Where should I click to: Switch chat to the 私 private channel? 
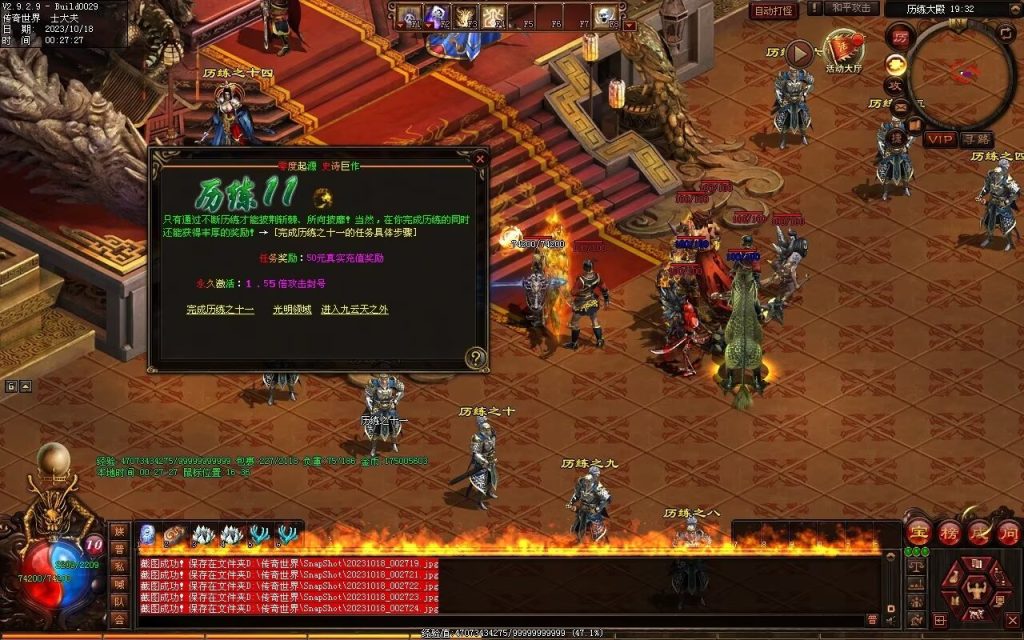click(119, 566)
